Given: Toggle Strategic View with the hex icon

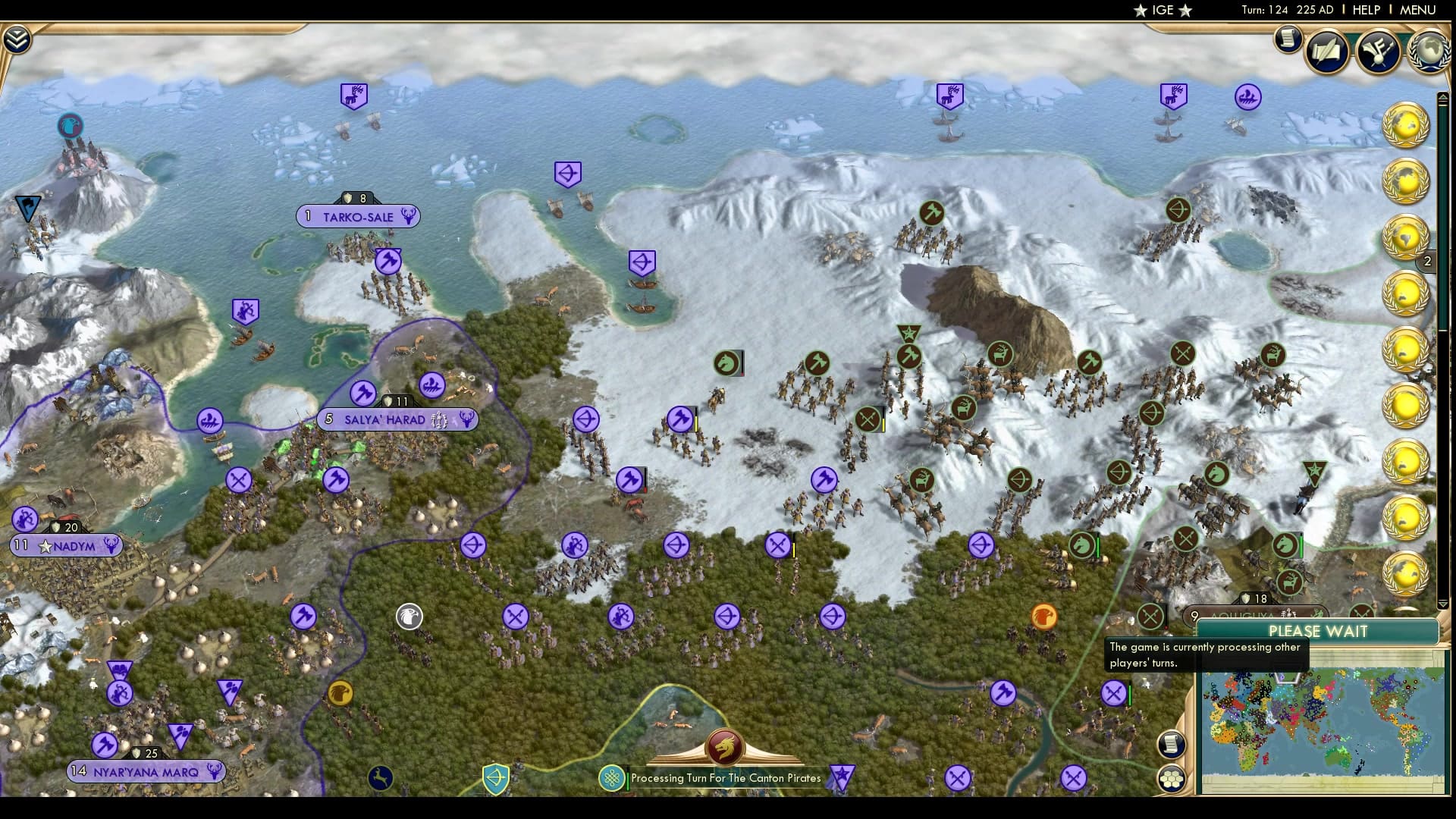Looking at the screenshot, I should (1172, 778).
